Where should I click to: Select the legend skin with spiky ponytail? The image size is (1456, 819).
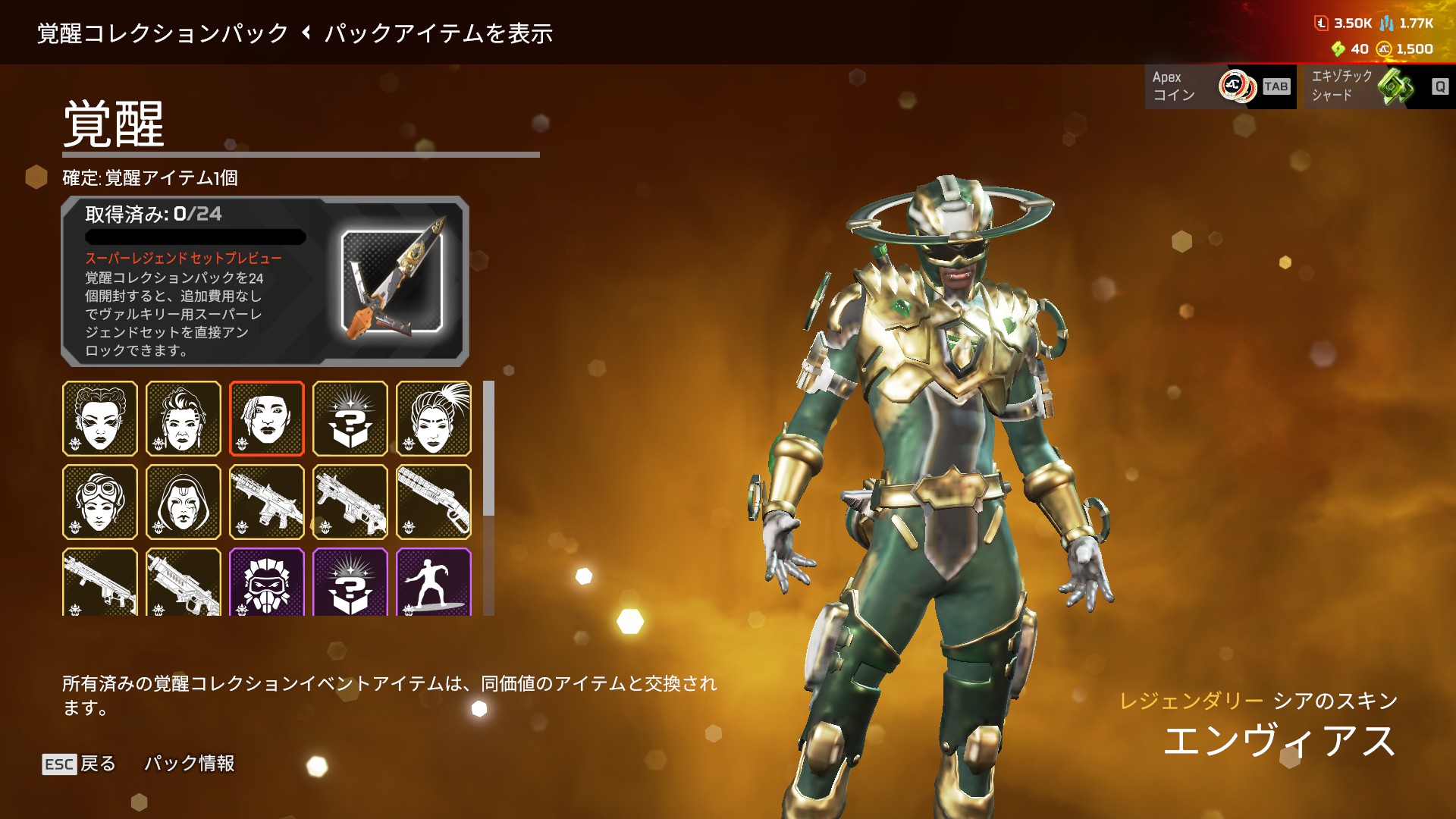pyautogui.click(x=434, y=419)
